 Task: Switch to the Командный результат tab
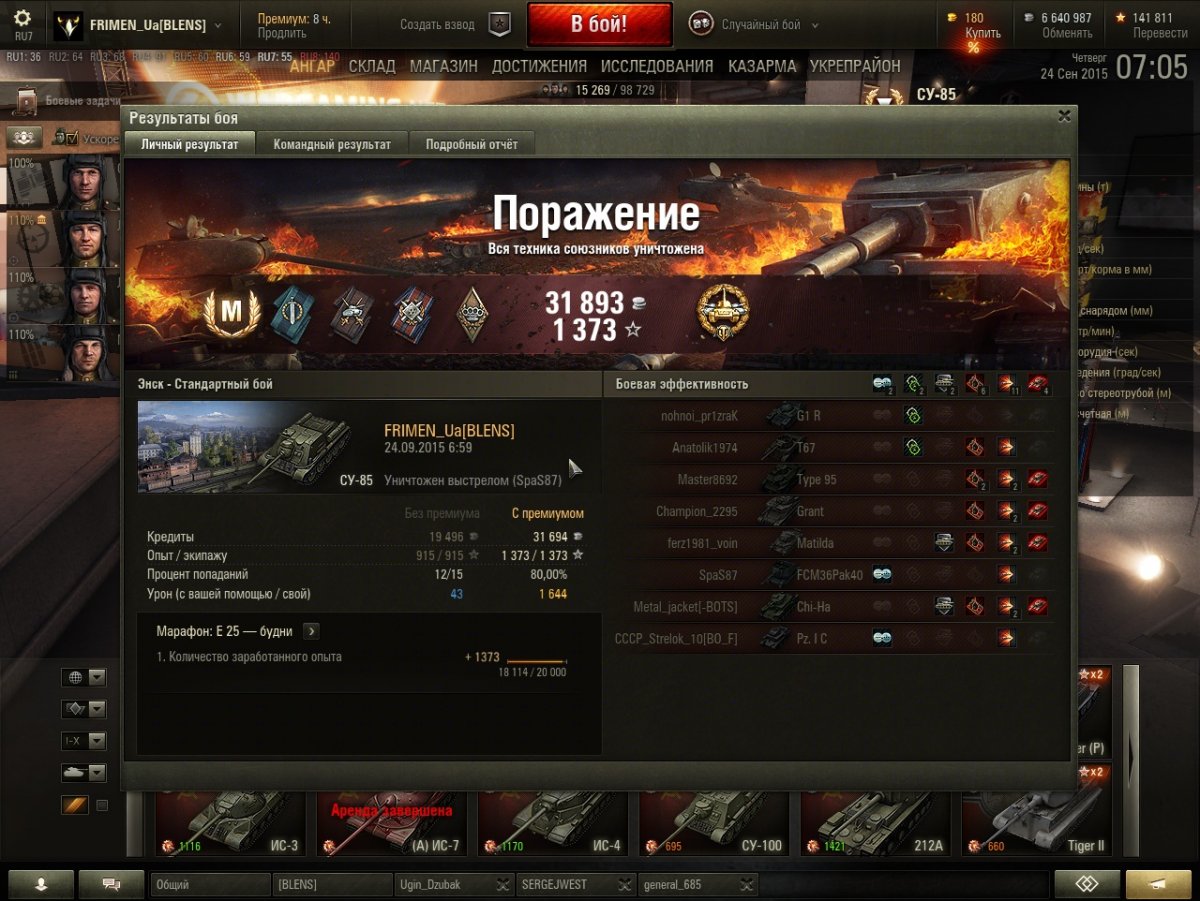[x=332, y=144]
